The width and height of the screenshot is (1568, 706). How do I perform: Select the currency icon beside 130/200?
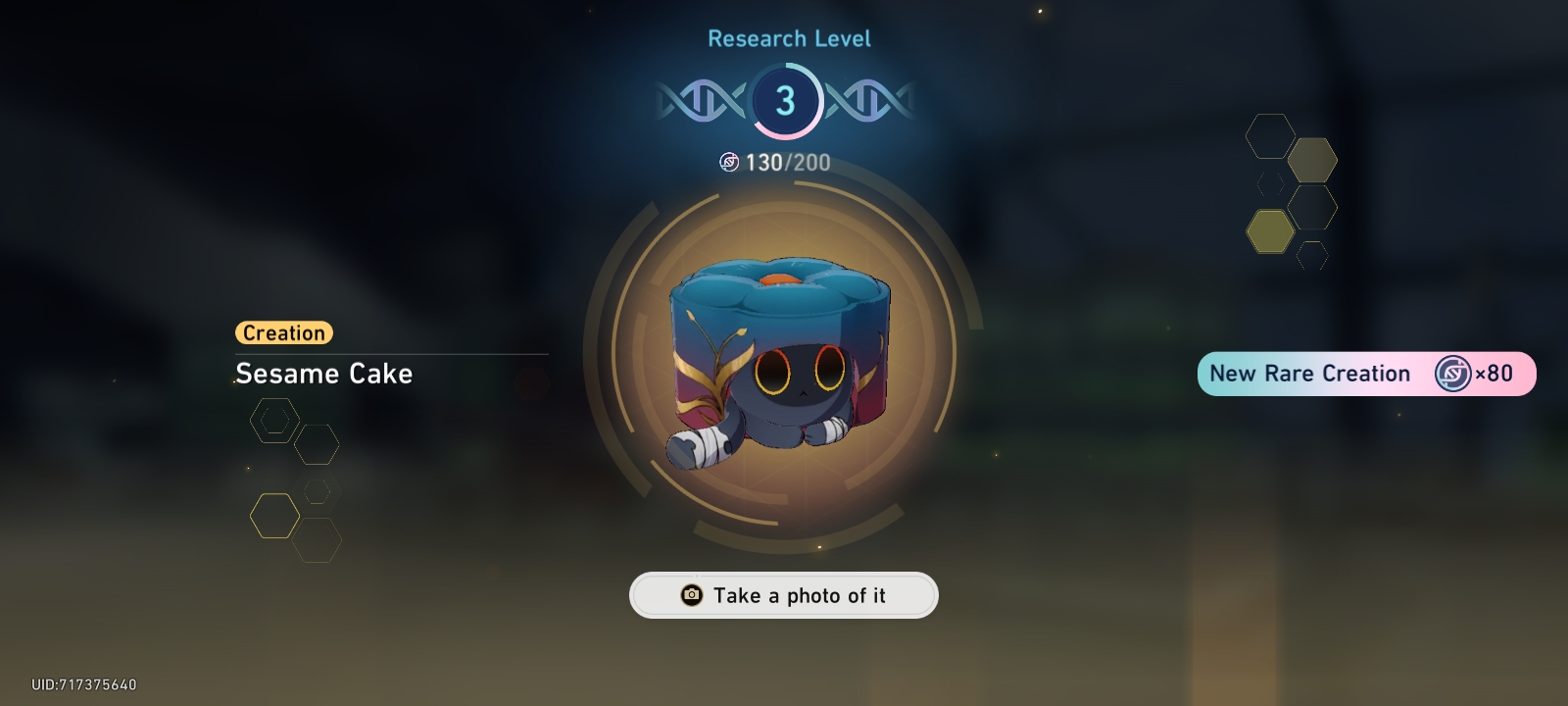pos(729,163)
